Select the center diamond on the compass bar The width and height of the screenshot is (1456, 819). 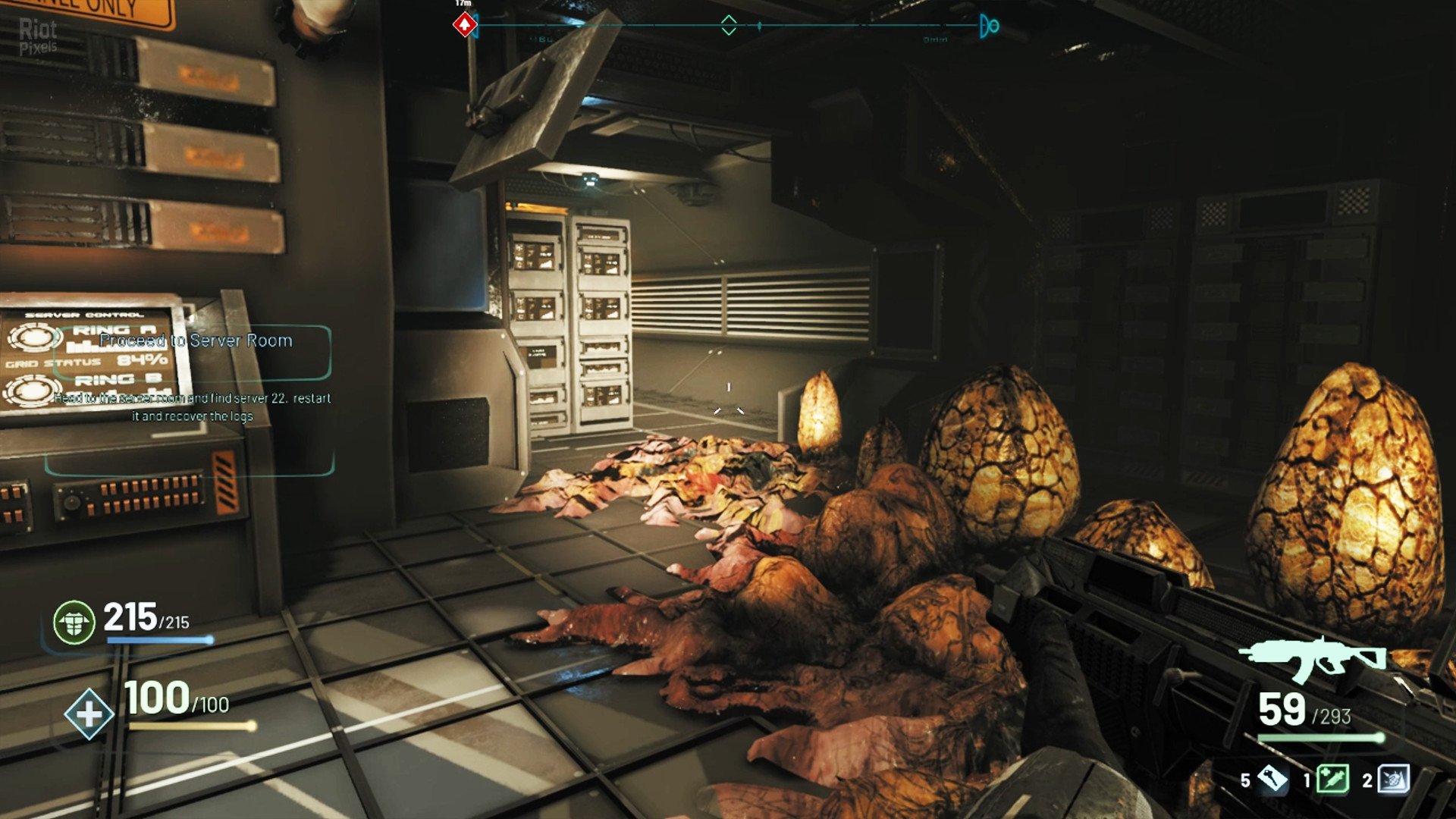click(728, 25)
